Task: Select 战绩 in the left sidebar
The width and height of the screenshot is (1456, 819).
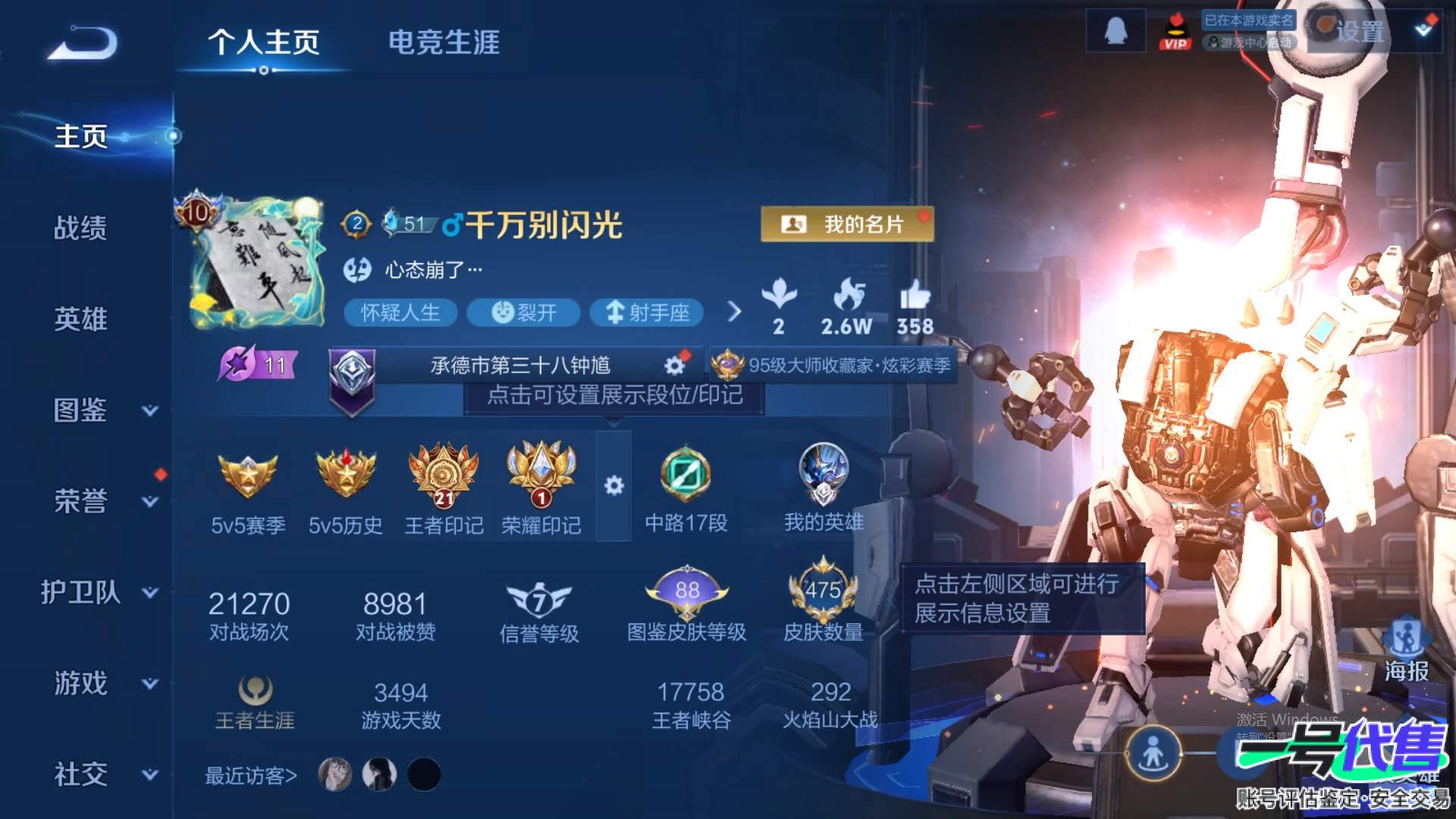Action: pos(81,227)
